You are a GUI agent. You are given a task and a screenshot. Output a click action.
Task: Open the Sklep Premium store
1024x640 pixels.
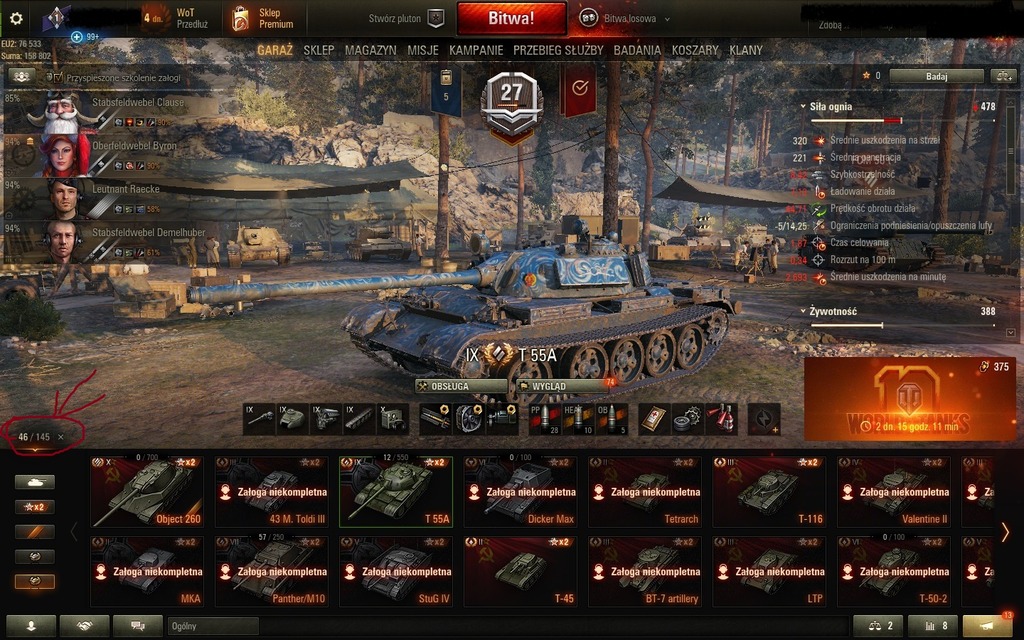pos(262,17)
